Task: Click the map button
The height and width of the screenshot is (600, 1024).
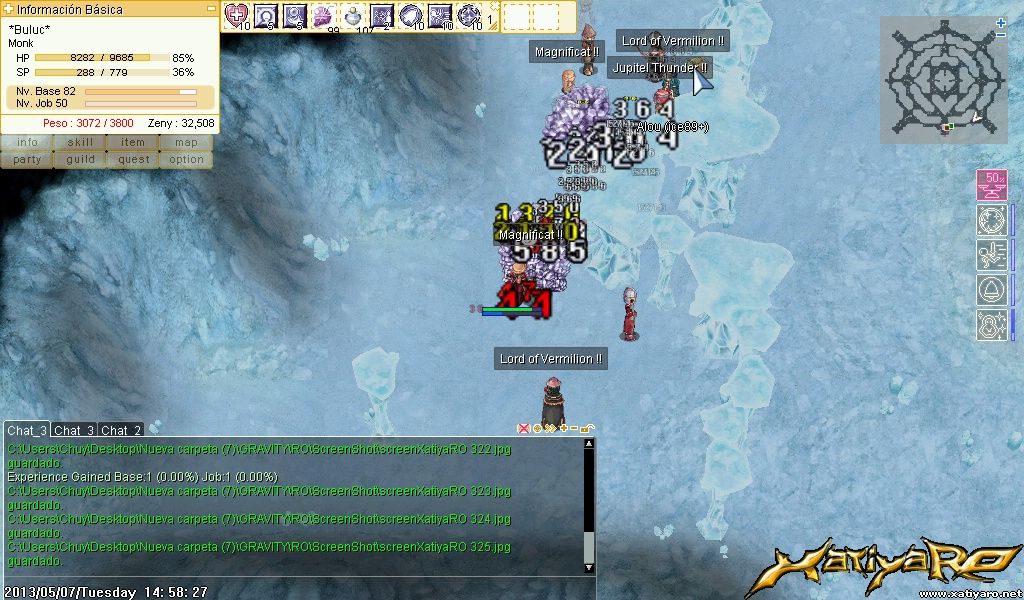Action: point(186,142)
